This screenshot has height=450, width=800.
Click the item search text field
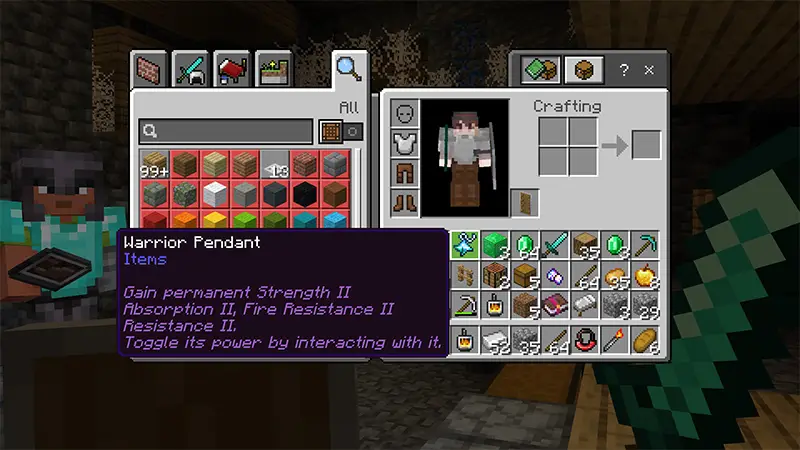(x=226, y=131)
